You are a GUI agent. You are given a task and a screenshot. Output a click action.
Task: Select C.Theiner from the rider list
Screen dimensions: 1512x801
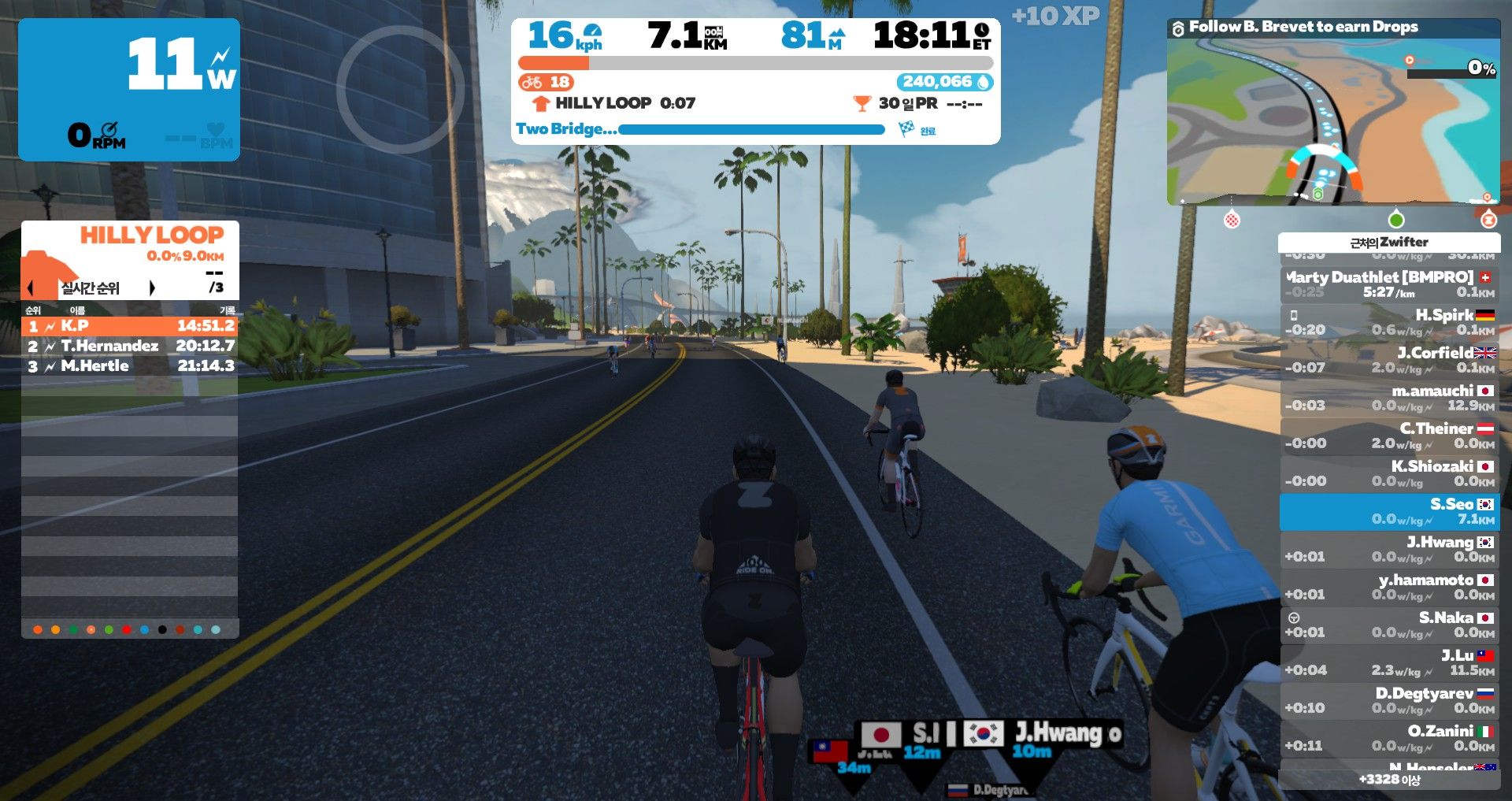(x=1389, y=435)
